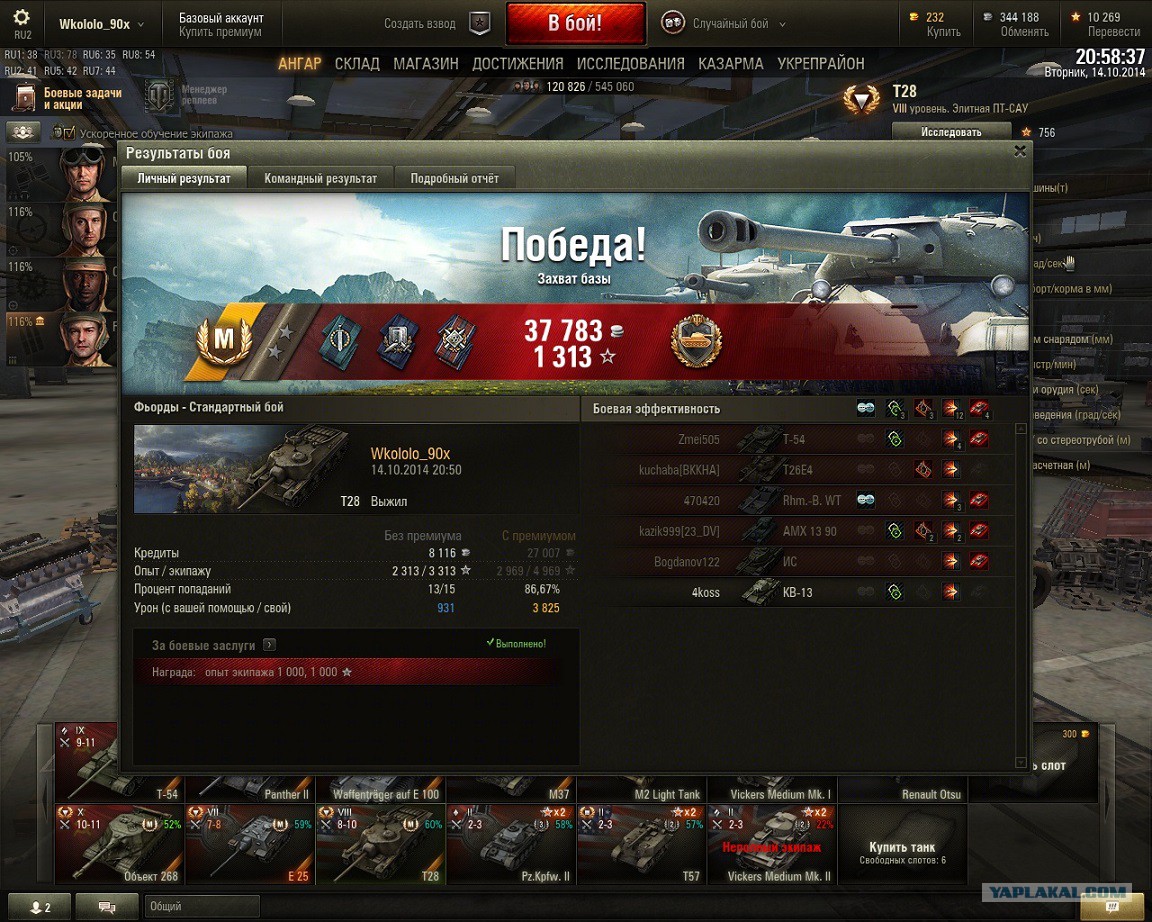
Task: Go to the КАЗАРМА menu
Action: 731,64
